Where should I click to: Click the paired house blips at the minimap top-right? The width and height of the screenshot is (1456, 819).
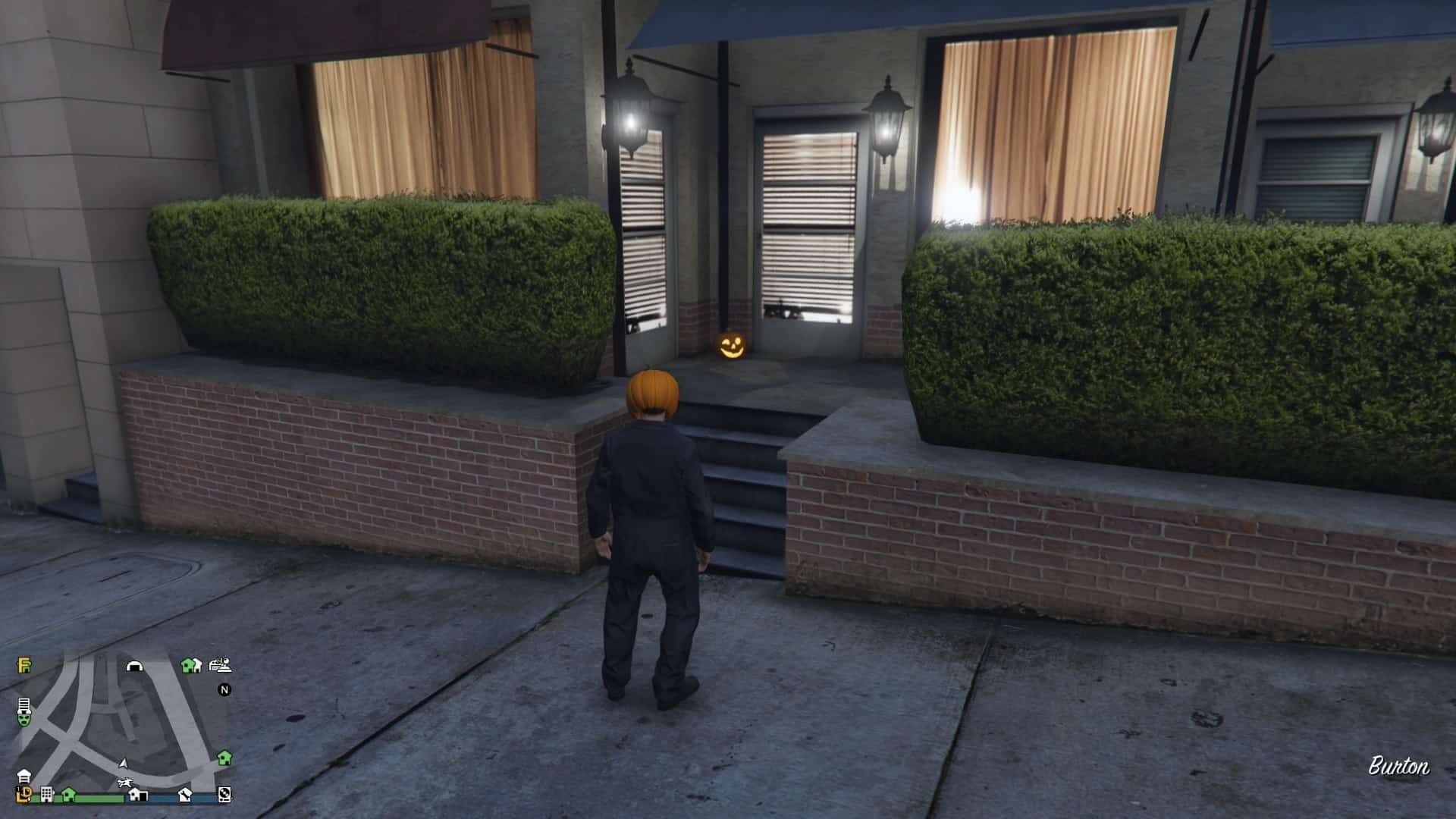pos(190,667)
